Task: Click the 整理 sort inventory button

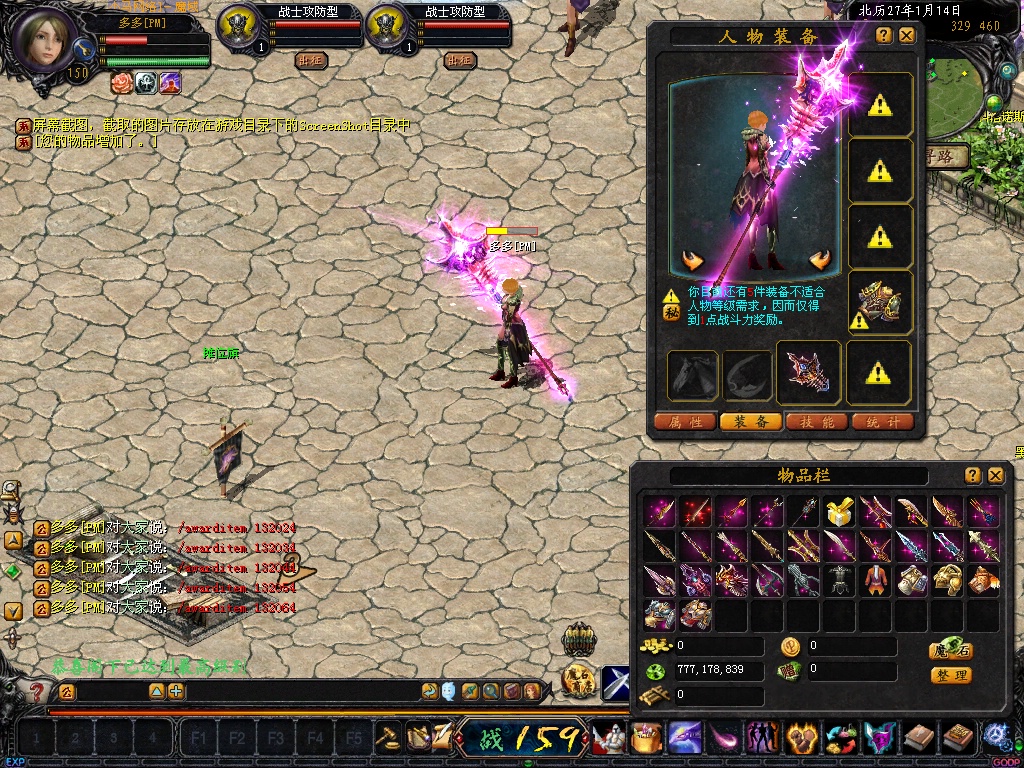Action: (x=951, y=675)
